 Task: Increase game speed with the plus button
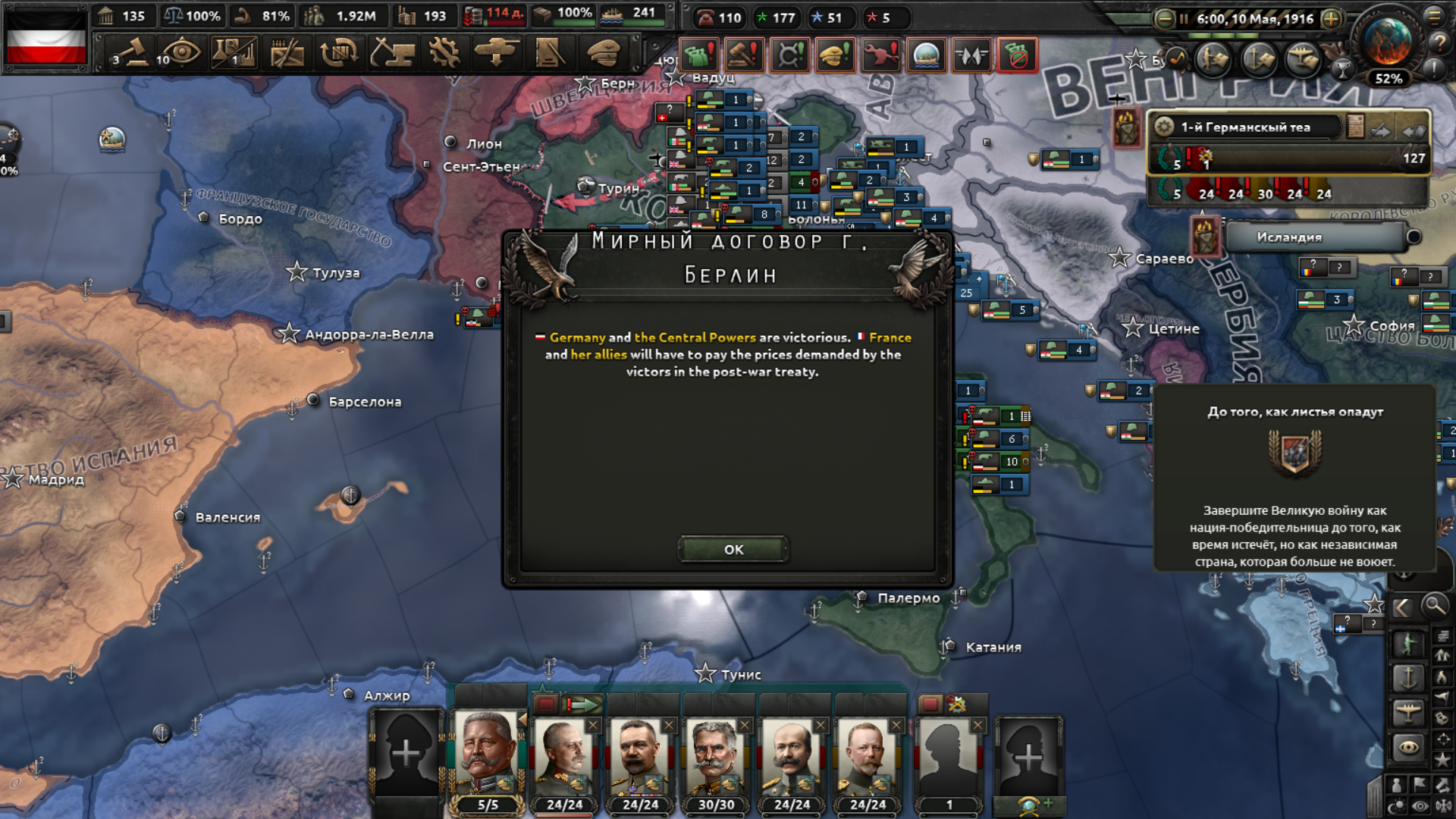(x=1331, y=19)
